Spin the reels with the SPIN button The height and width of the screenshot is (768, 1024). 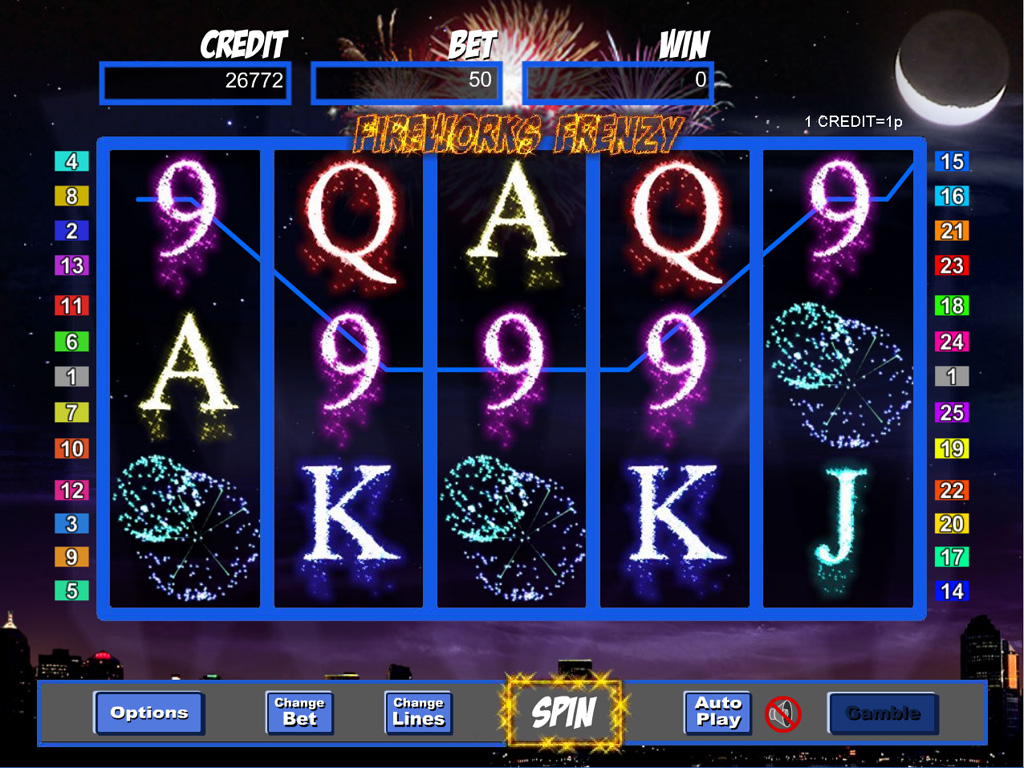click(564, 713)
